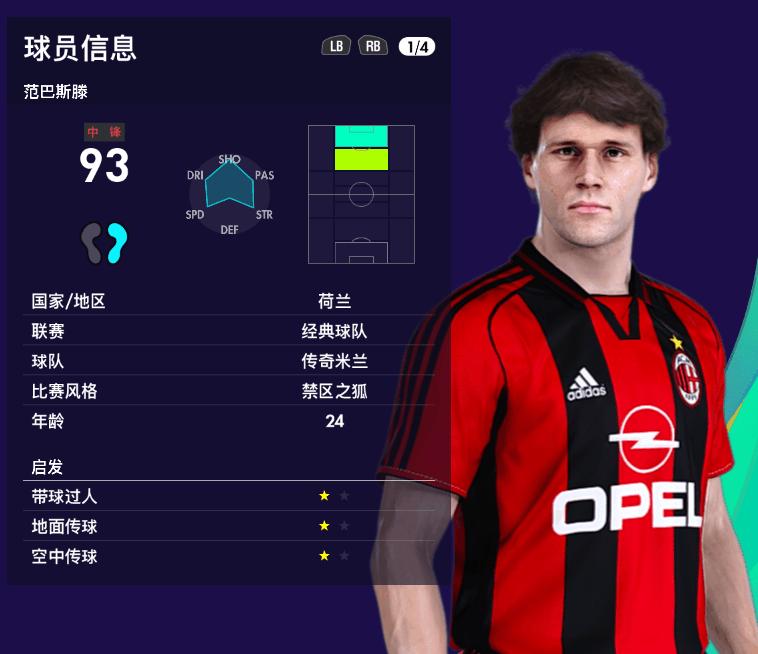Viewport: 758px width, 654px height.
Task: Choose the 球队 row showing 传奇米兰
Action: [x=232, y=361]
